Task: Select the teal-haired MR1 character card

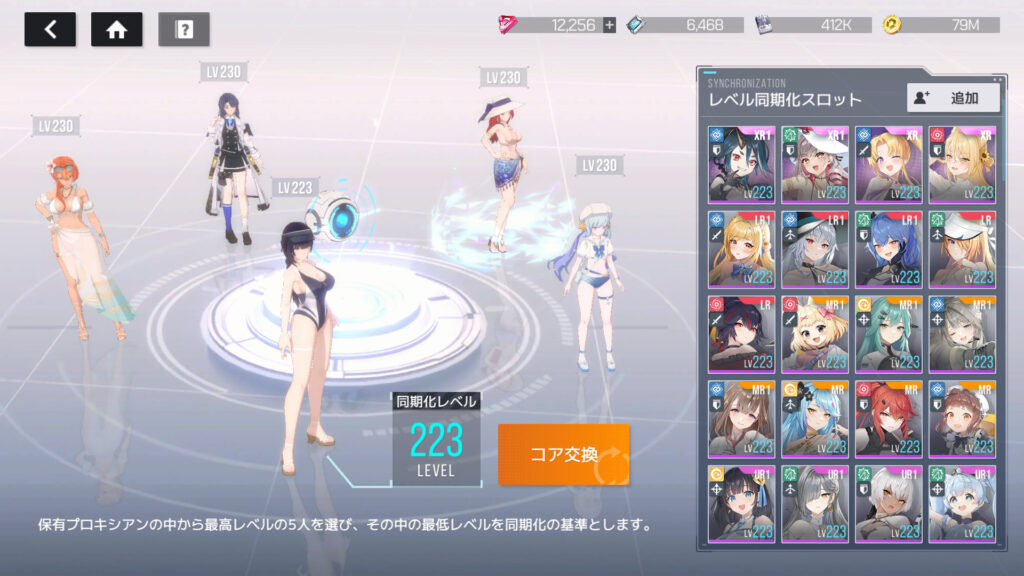Action: pos(888,333)
